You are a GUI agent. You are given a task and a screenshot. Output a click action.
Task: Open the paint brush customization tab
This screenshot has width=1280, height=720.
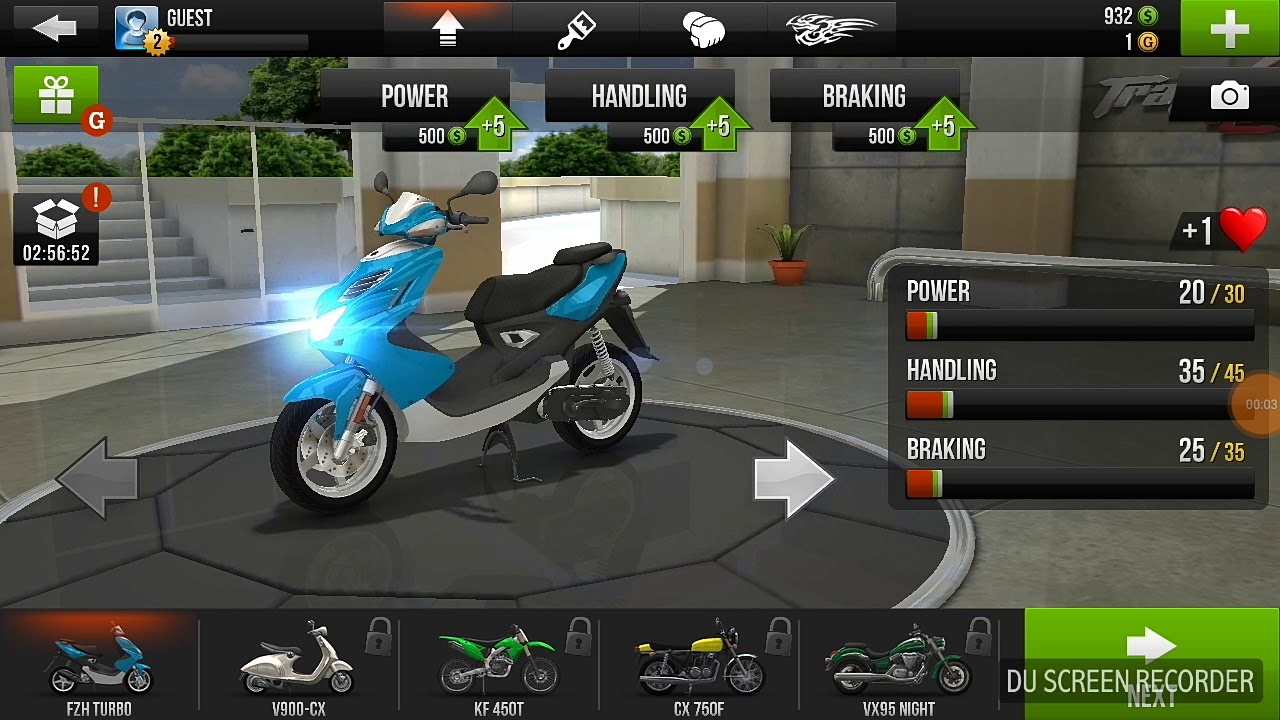[x=576, y=28]
